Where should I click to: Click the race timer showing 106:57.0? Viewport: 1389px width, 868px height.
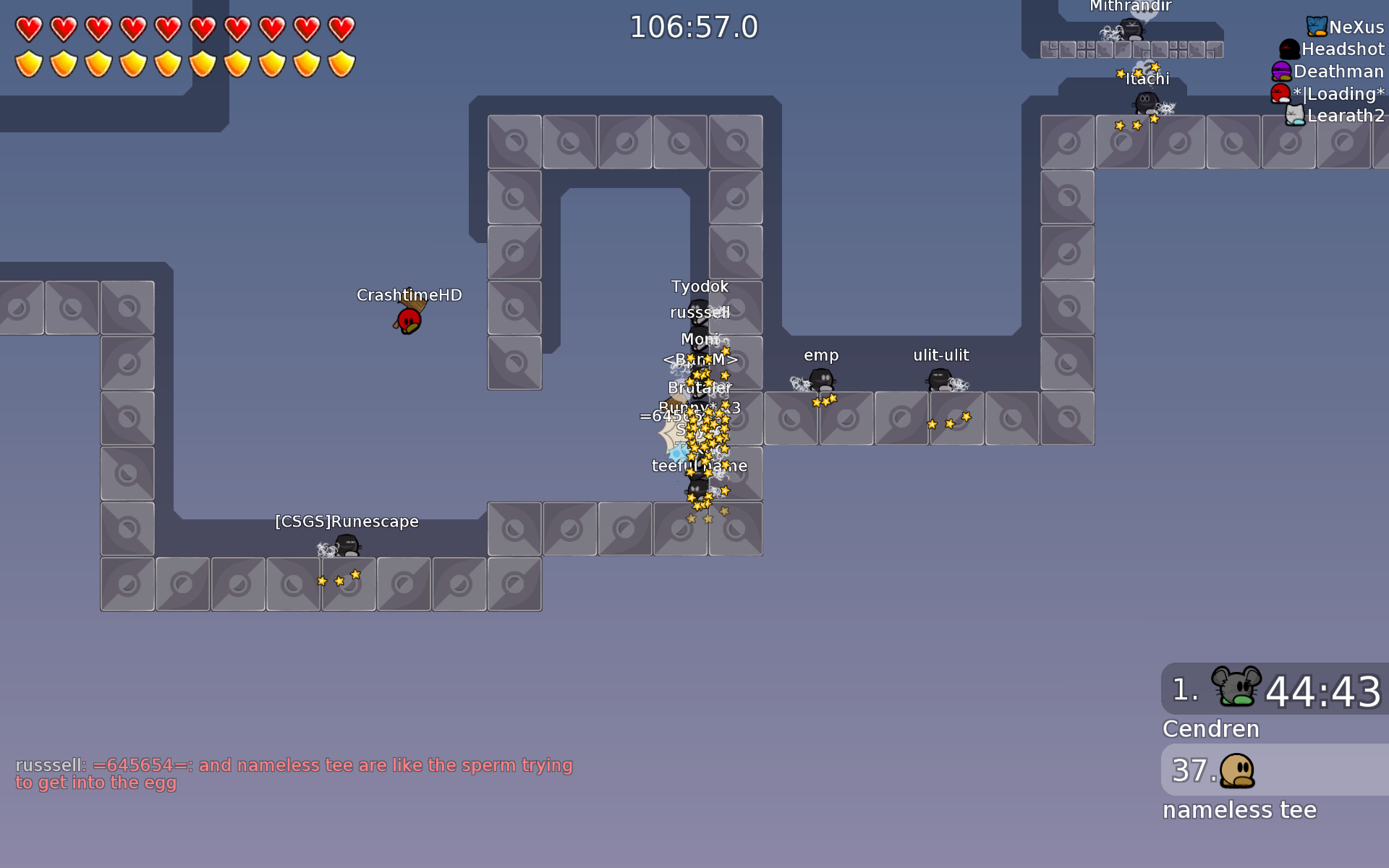(x=693, y=27)
